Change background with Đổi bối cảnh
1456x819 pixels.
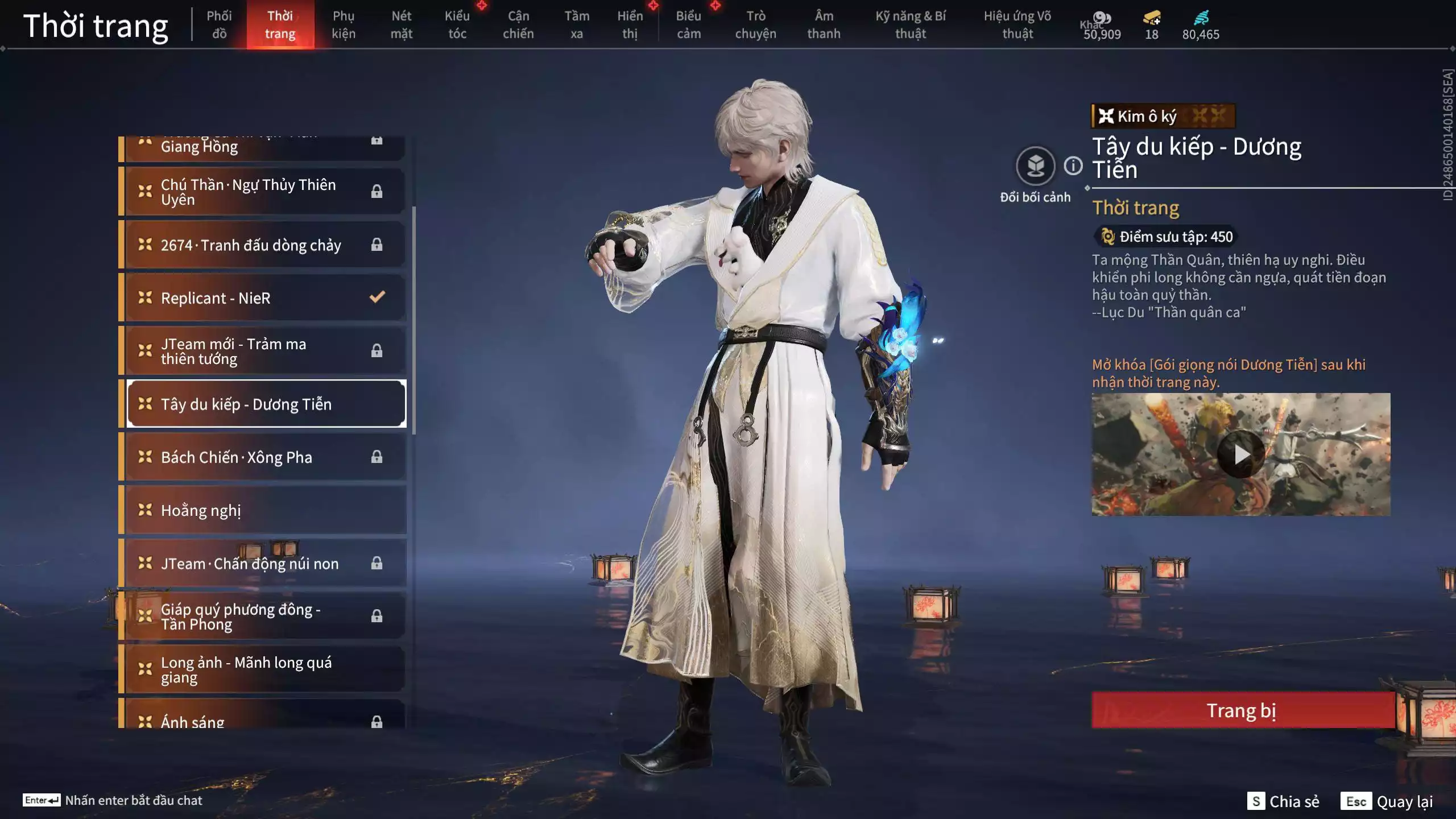[x=1035, y=166]
